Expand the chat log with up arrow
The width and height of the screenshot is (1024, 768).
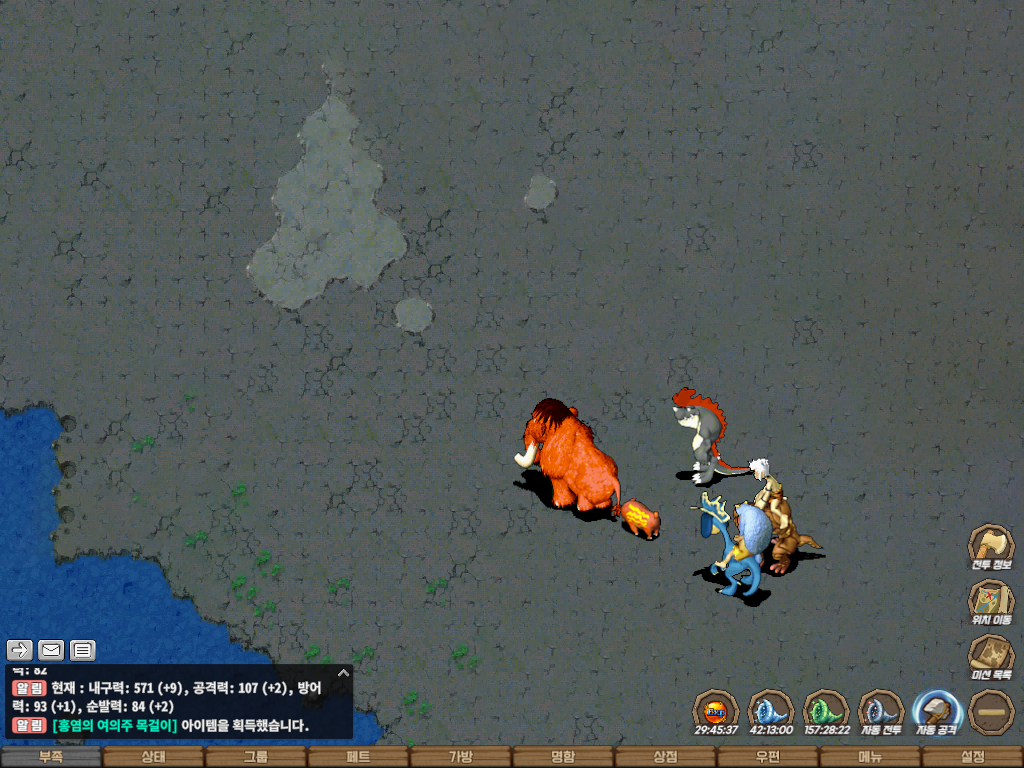pyautogui.click(x=343, y=673)
